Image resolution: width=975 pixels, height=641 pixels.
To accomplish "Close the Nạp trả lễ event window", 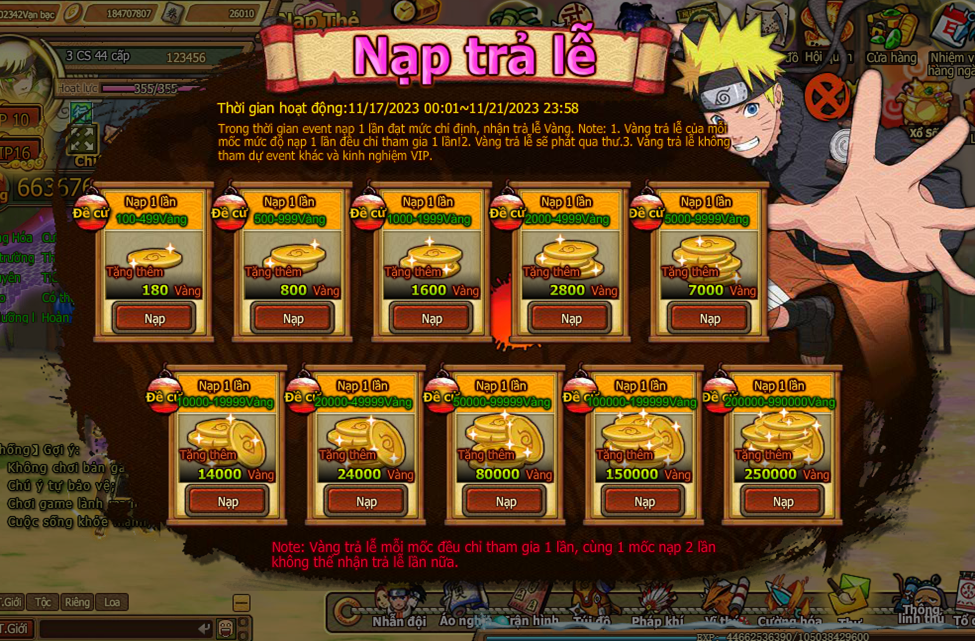I will click(x=826, y=98).
